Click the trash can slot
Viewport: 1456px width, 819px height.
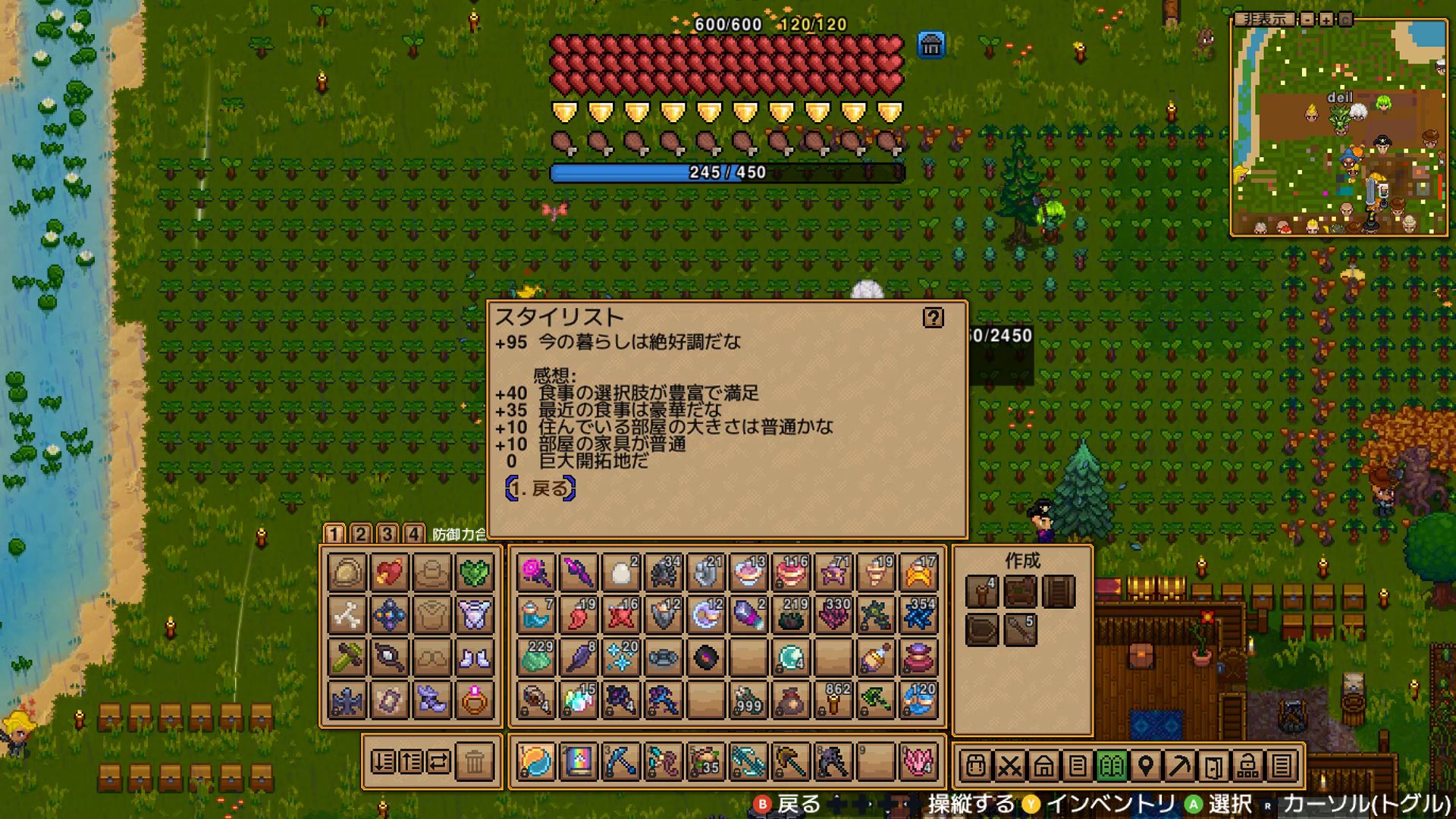[x=475, y=761]
